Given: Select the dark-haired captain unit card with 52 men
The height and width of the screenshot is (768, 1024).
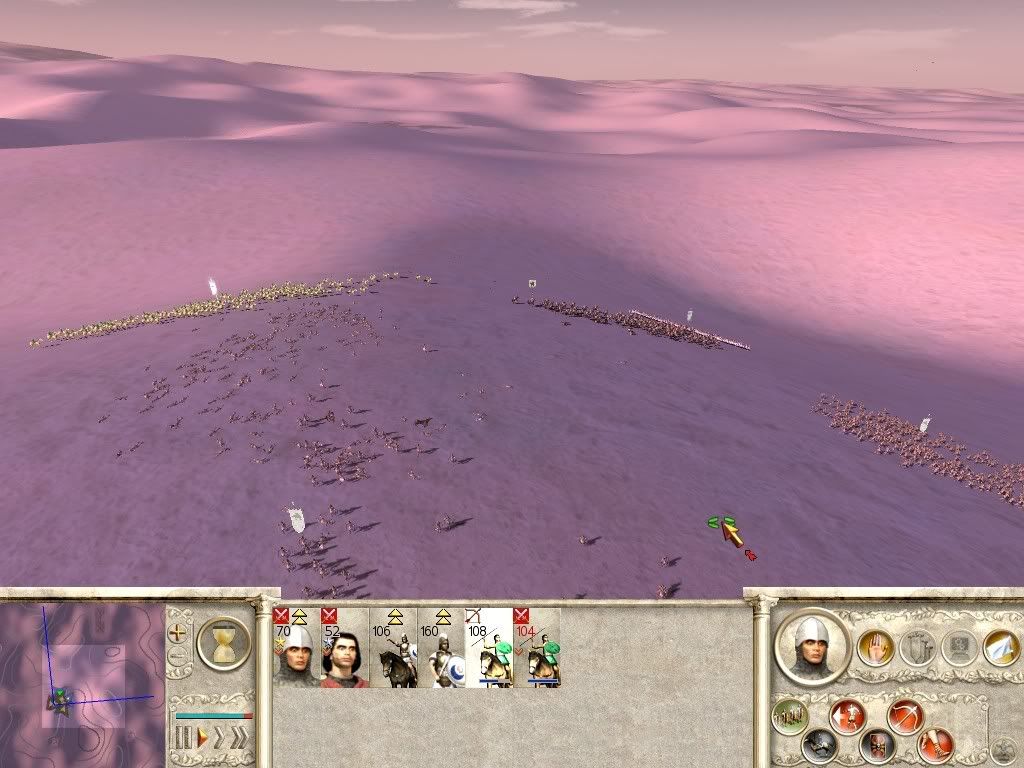Looking at the screenshot, I should click(x=344, y=648).
